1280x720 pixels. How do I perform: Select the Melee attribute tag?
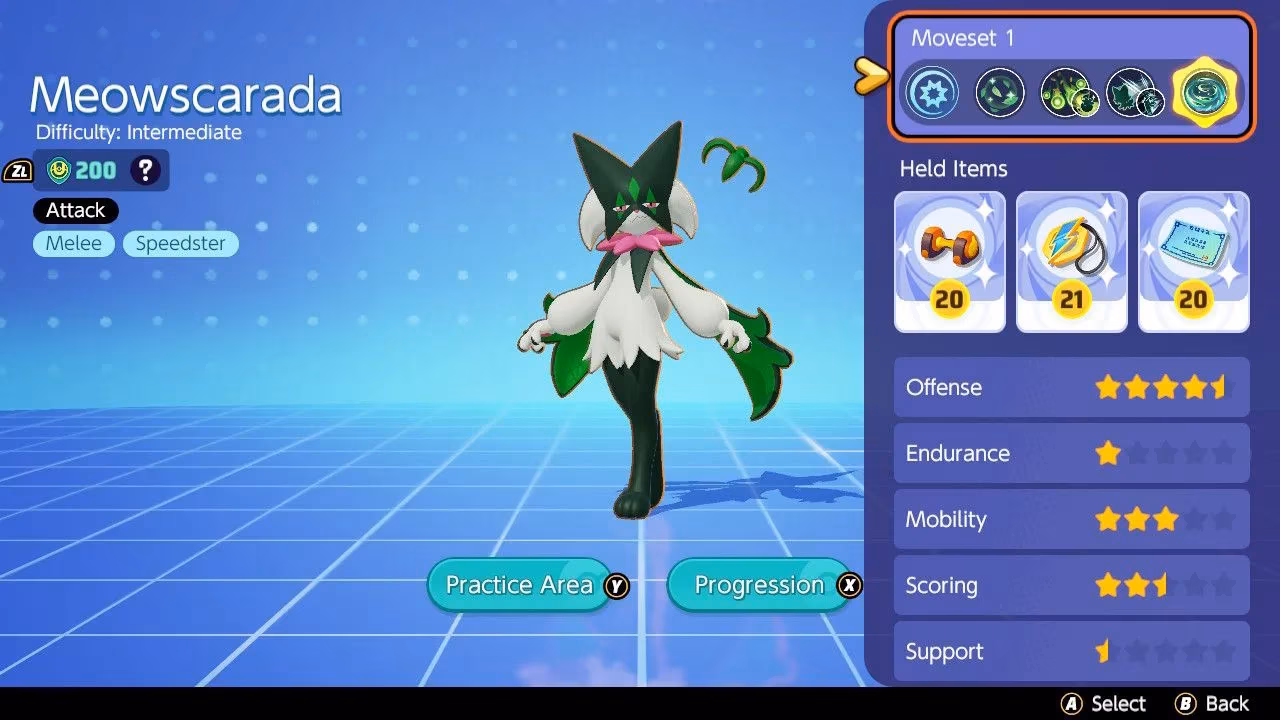73,243
